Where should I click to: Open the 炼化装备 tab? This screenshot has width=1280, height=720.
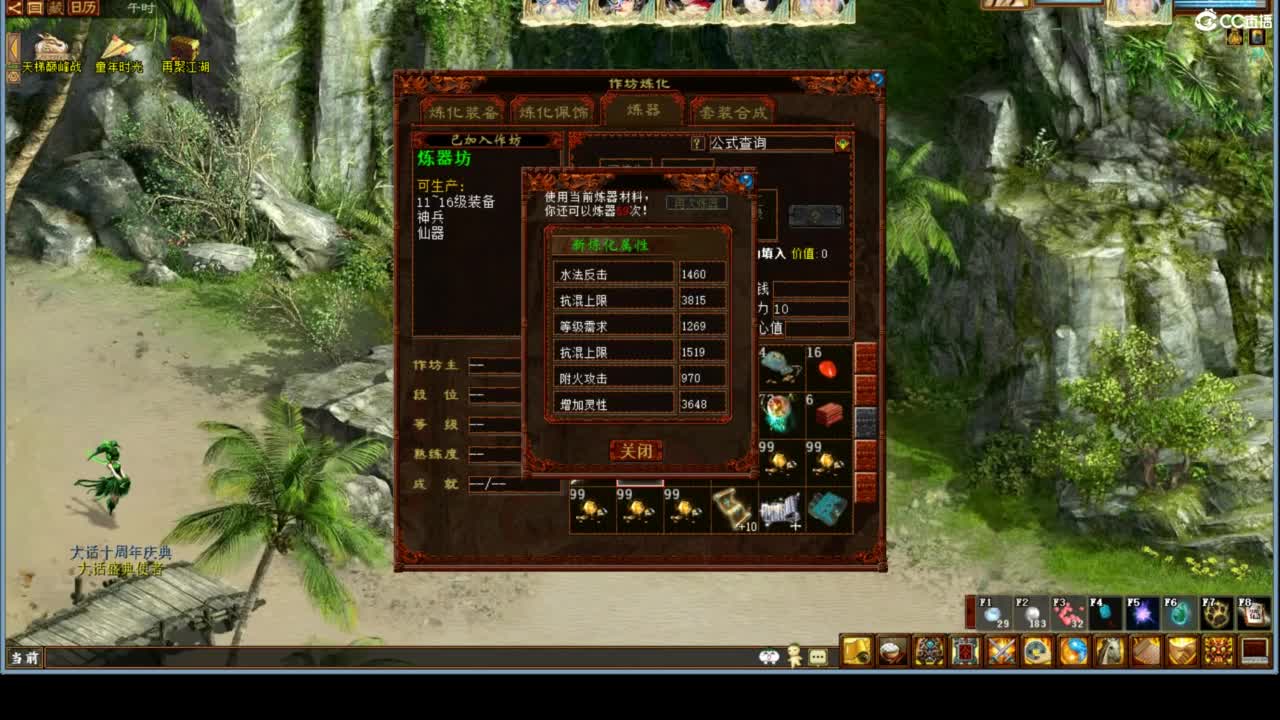tap(462, 113)
